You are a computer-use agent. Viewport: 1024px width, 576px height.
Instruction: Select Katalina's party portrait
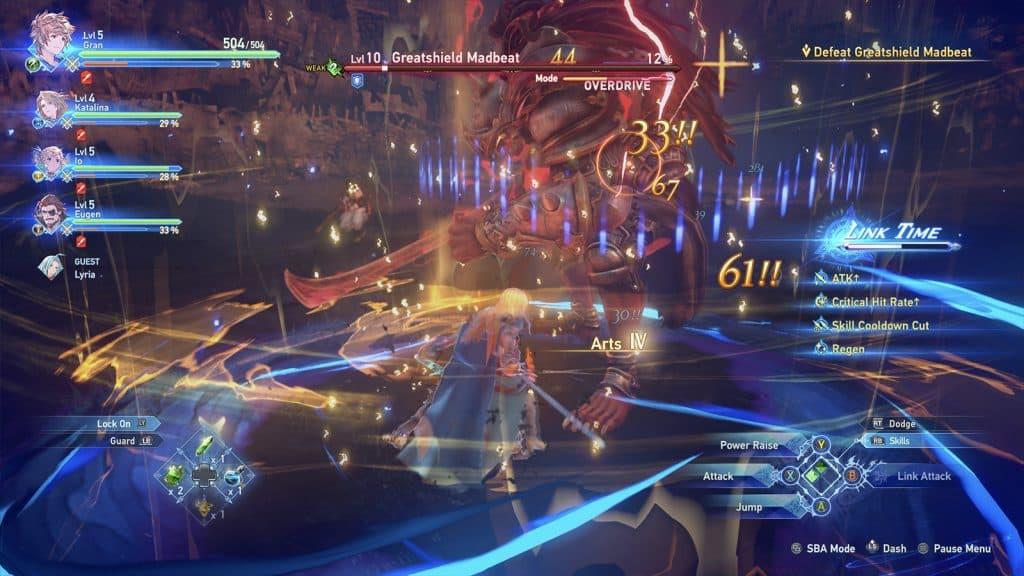click(51, 108)
